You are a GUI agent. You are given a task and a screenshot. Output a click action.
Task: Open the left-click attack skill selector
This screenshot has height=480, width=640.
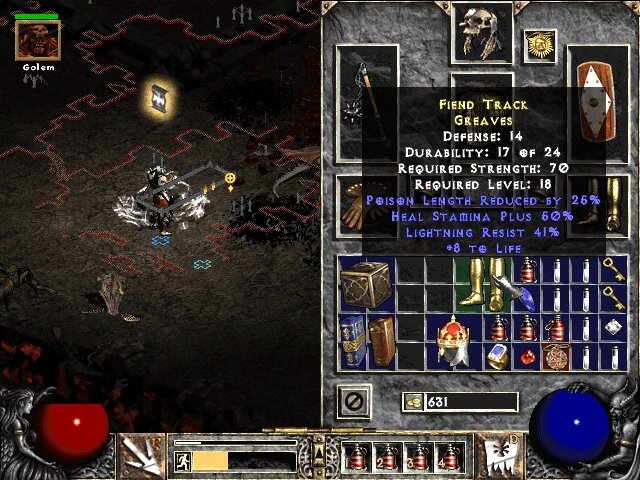[x=138, y=456]
